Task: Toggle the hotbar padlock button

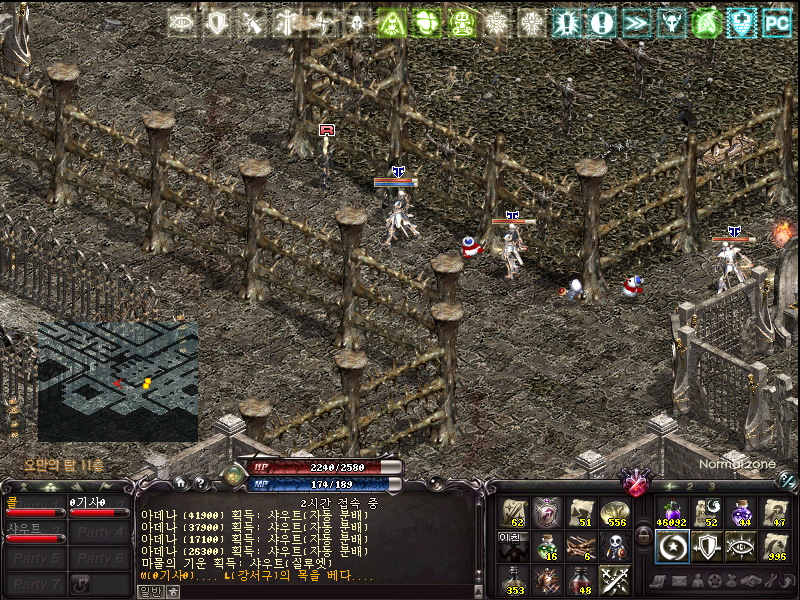Action: point(643,537)
